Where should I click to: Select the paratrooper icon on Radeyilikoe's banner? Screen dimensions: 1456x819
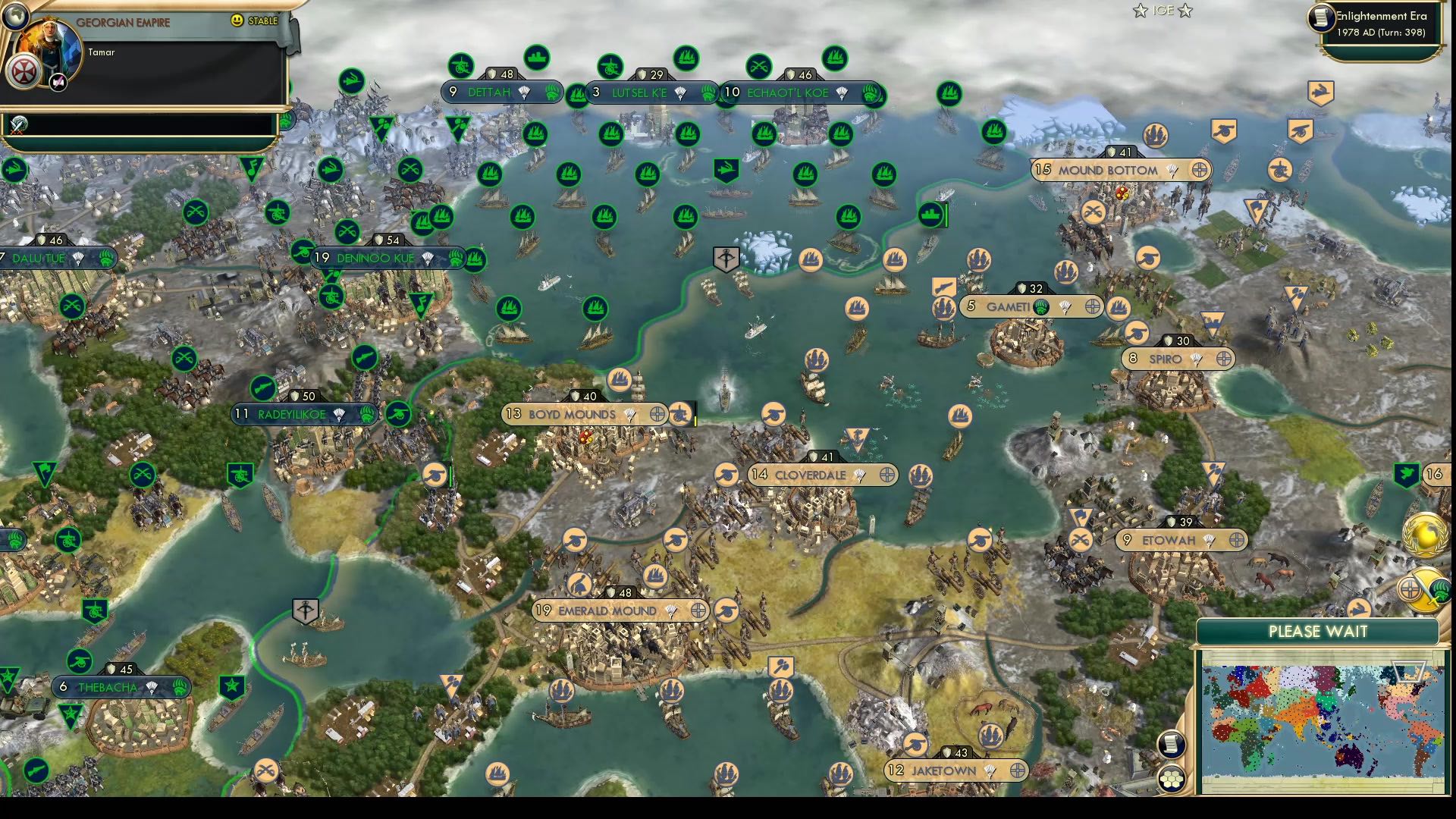coord(338,415)
